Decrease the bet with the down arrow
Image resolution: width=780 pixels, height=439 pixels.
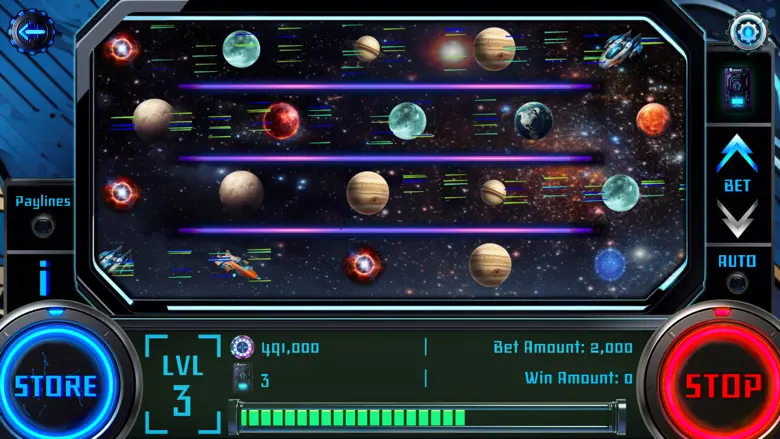click(738, 217)
